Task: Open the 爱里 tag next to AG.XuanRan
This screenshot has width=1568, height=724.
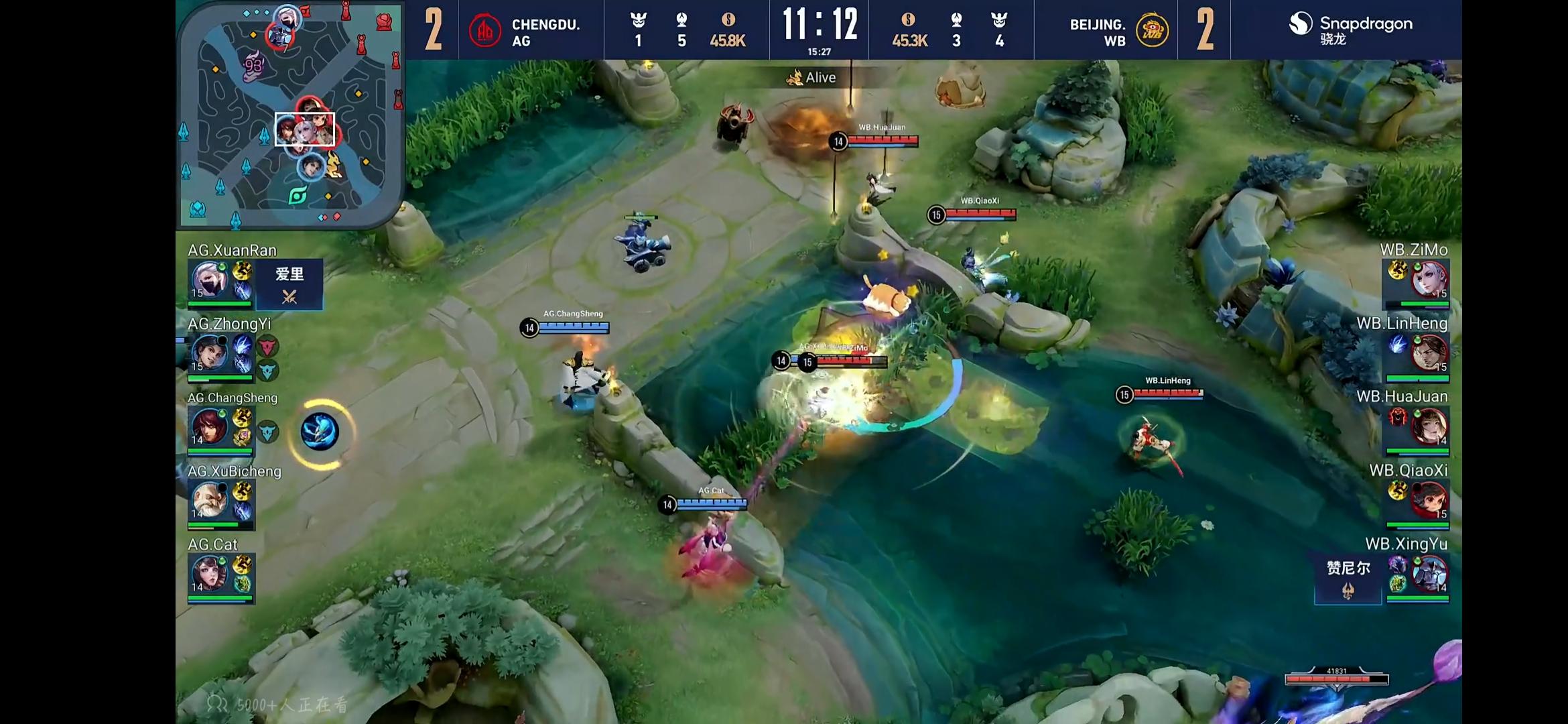Action: tap(289, 284)
